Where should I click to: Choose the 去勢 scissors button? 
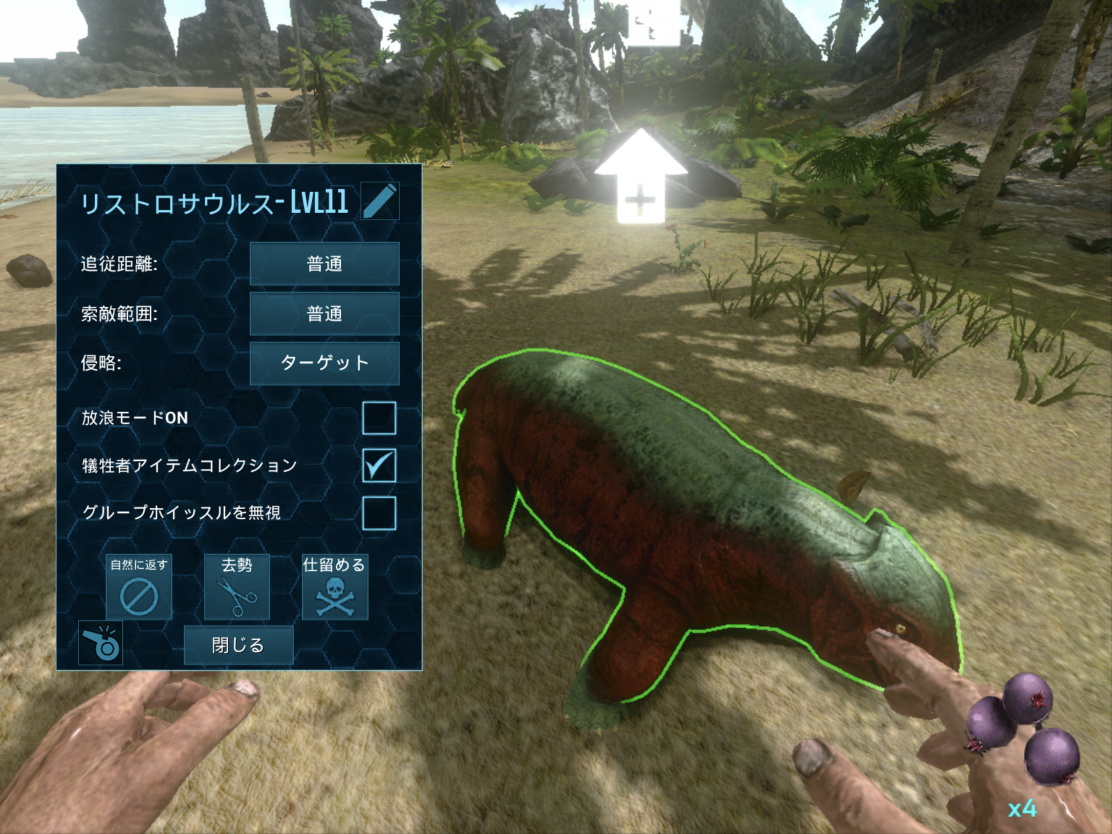[236, 587]
